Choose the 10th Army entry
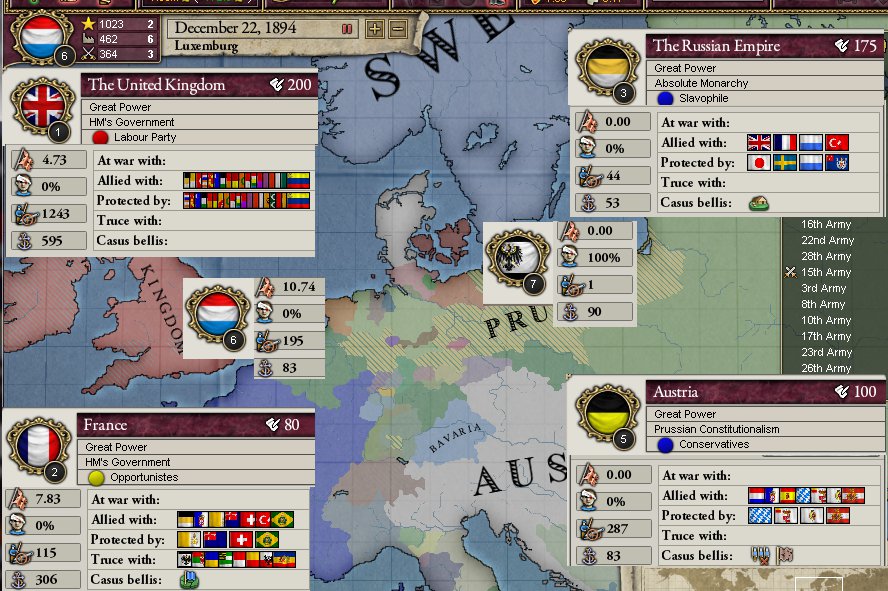The width and height of the screenshot is (888, 591). point(826,320)
